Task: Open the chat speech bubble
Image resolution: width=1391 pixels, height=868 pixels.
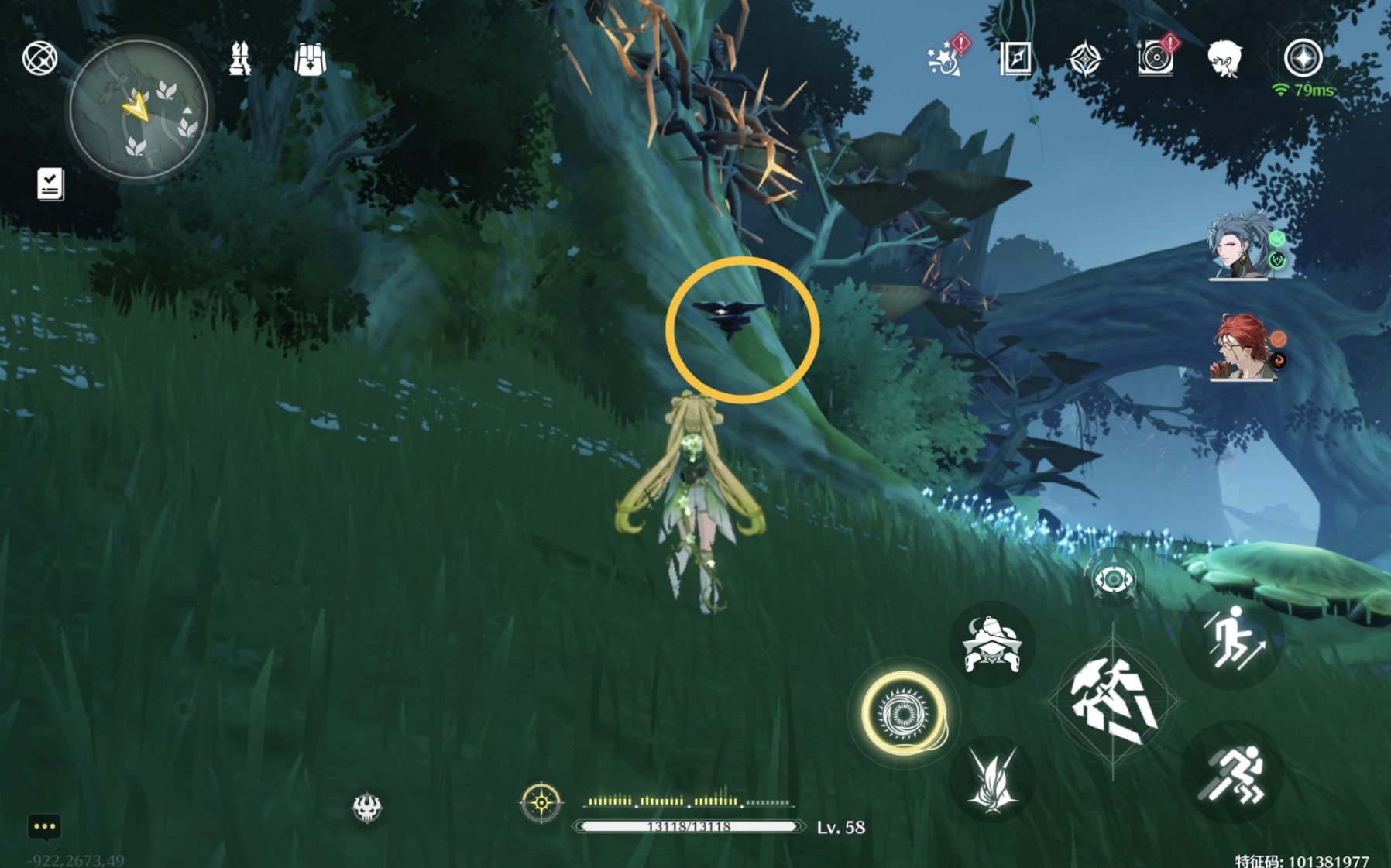Action: [x=44, y=827]
